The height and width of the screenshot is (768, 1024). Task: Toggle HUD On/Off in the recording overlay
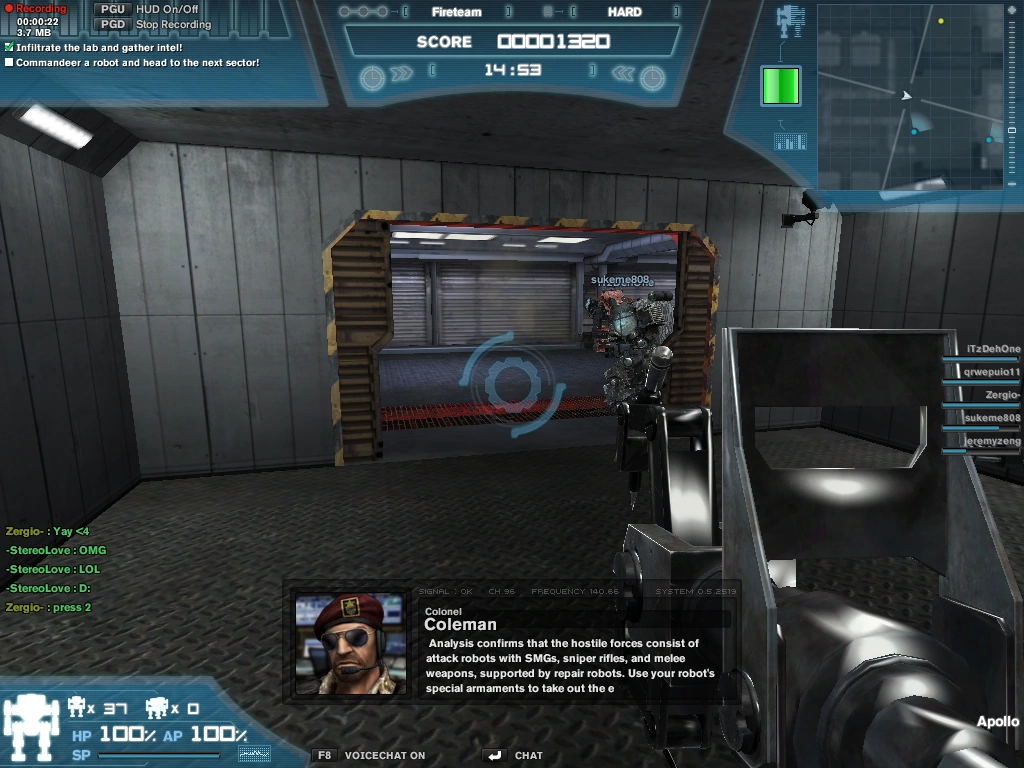coord(167,9)
